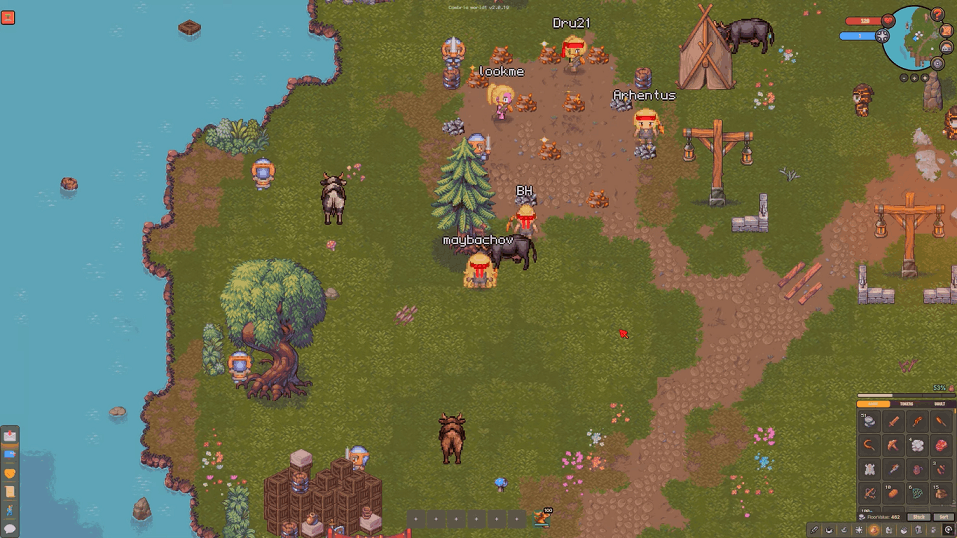The width and height of the screenshot is (957, 538).
Task: Click the orange button in top-left corner
Action: click(x=8, y=16)
